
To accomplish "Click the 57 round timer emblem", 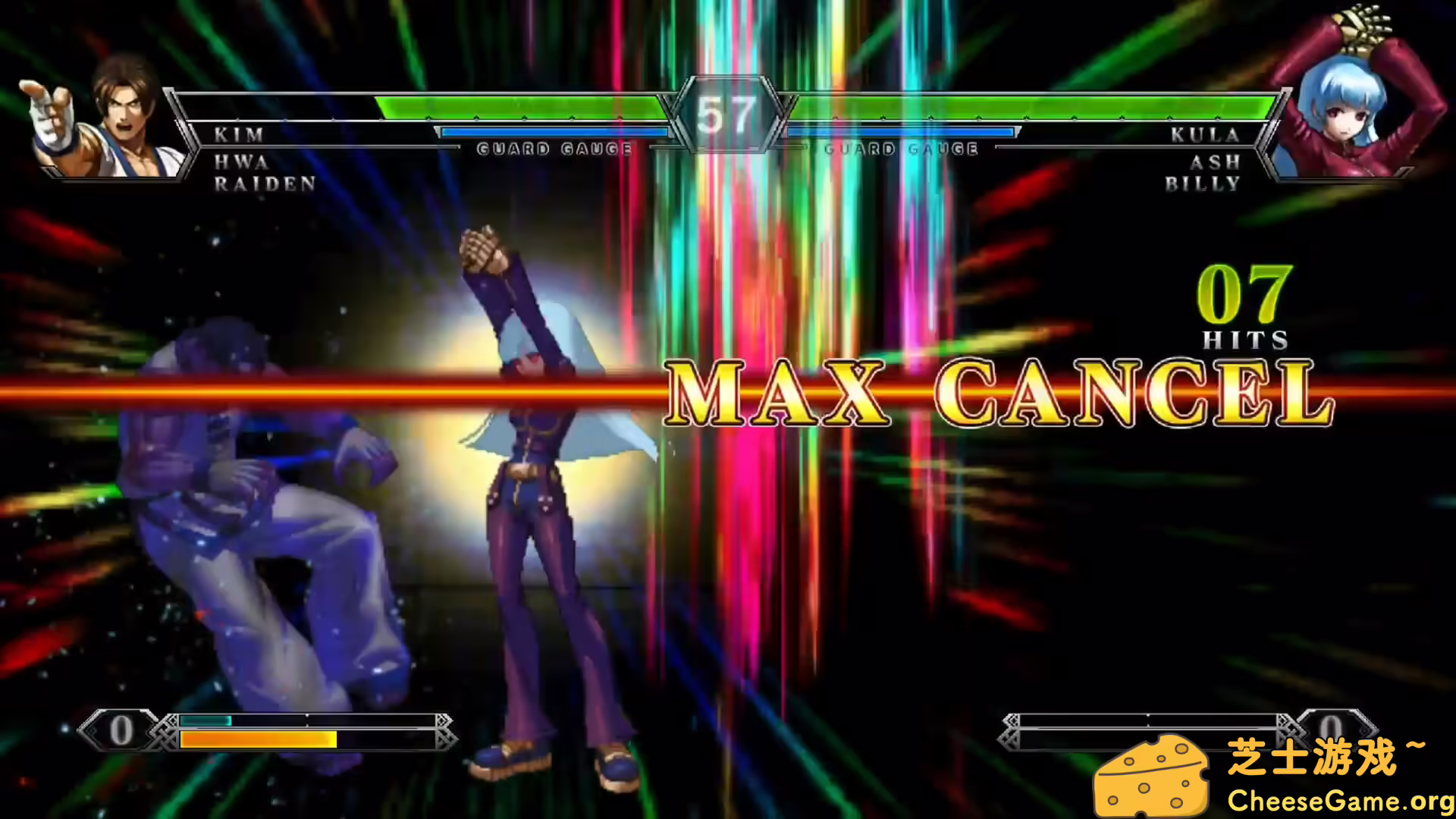I will [726, 112].
